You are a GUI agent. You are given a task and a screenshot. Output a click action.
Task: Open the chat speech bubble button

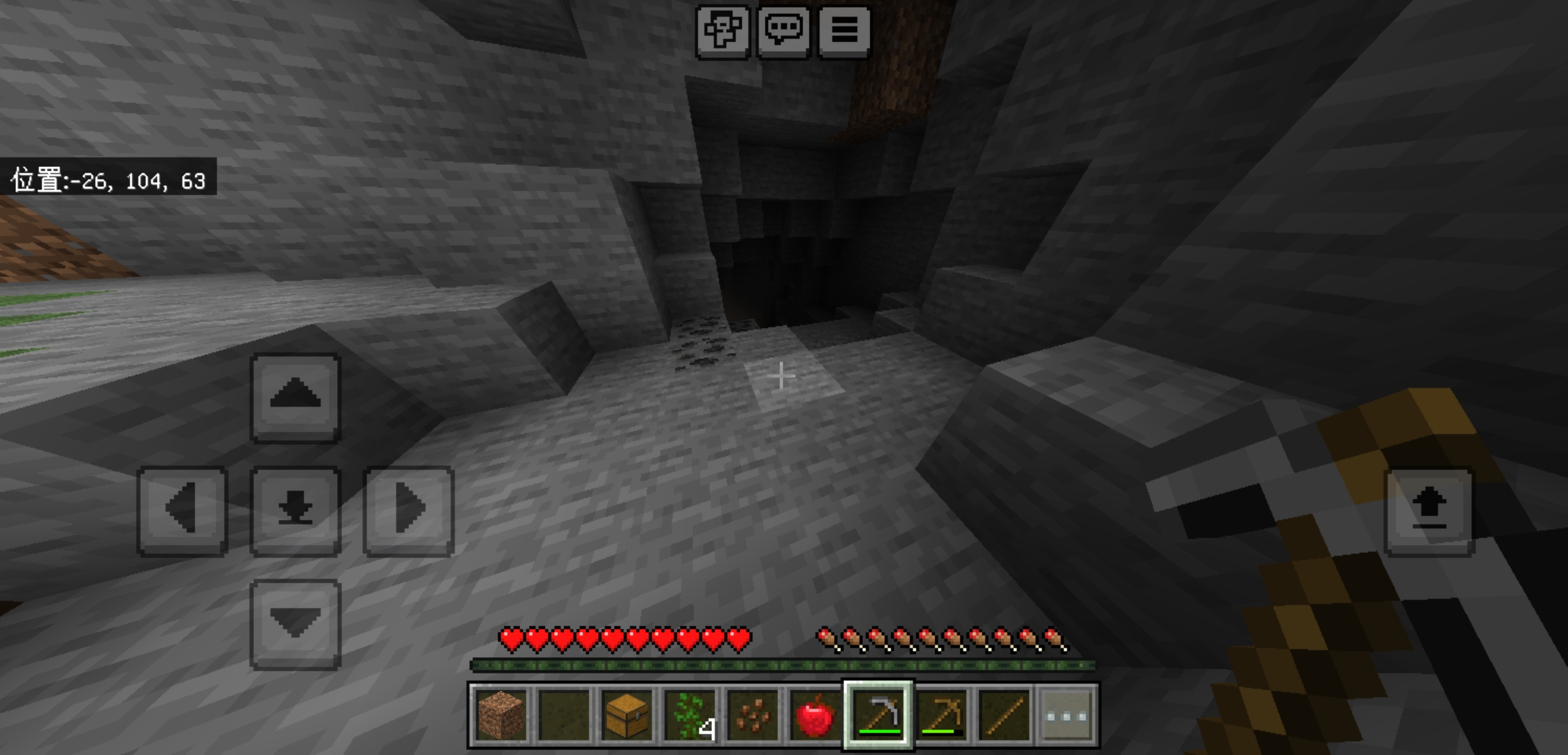[783, 31]
